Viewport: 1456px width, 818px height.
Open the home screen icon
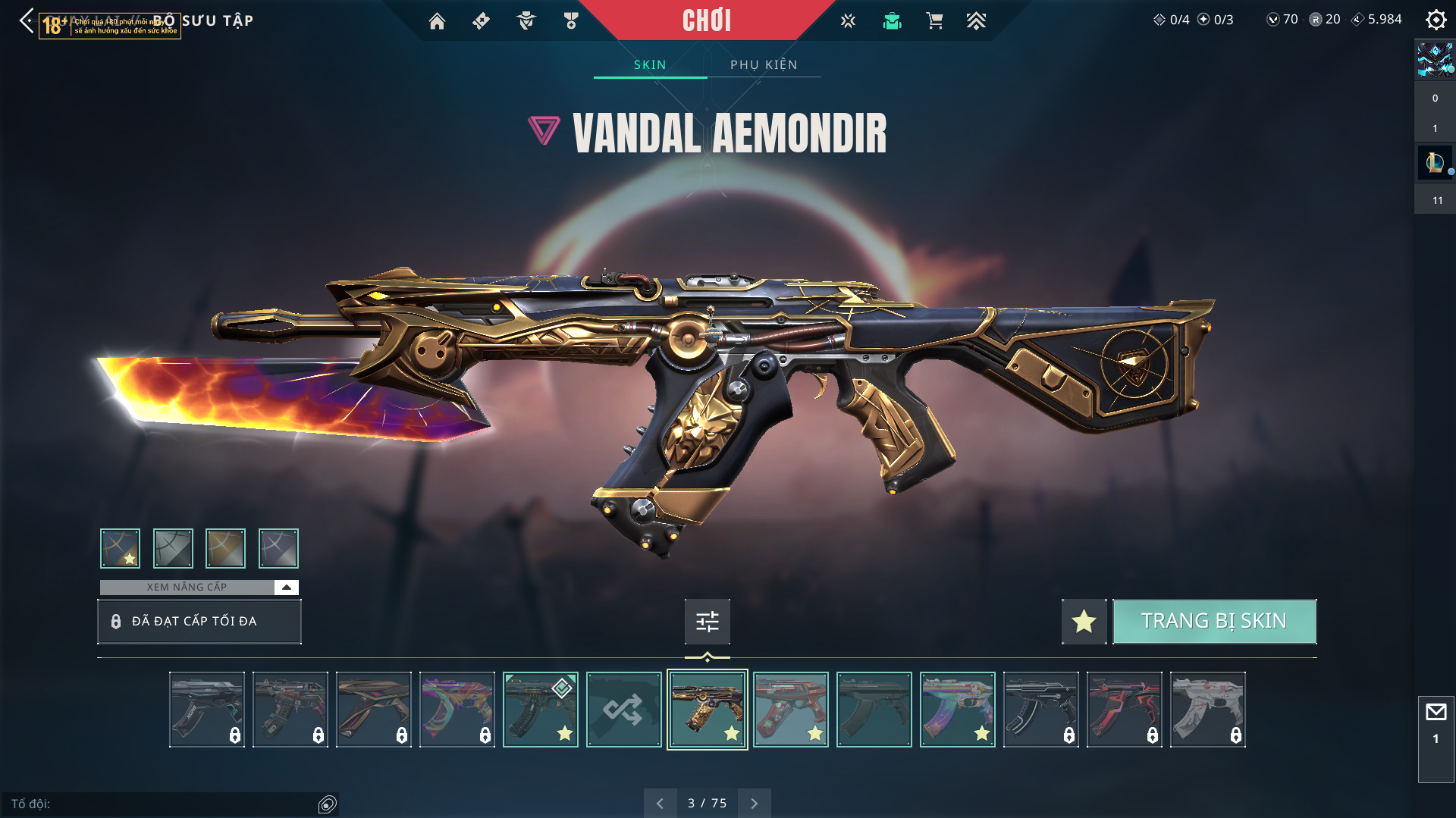coord(437,21)
